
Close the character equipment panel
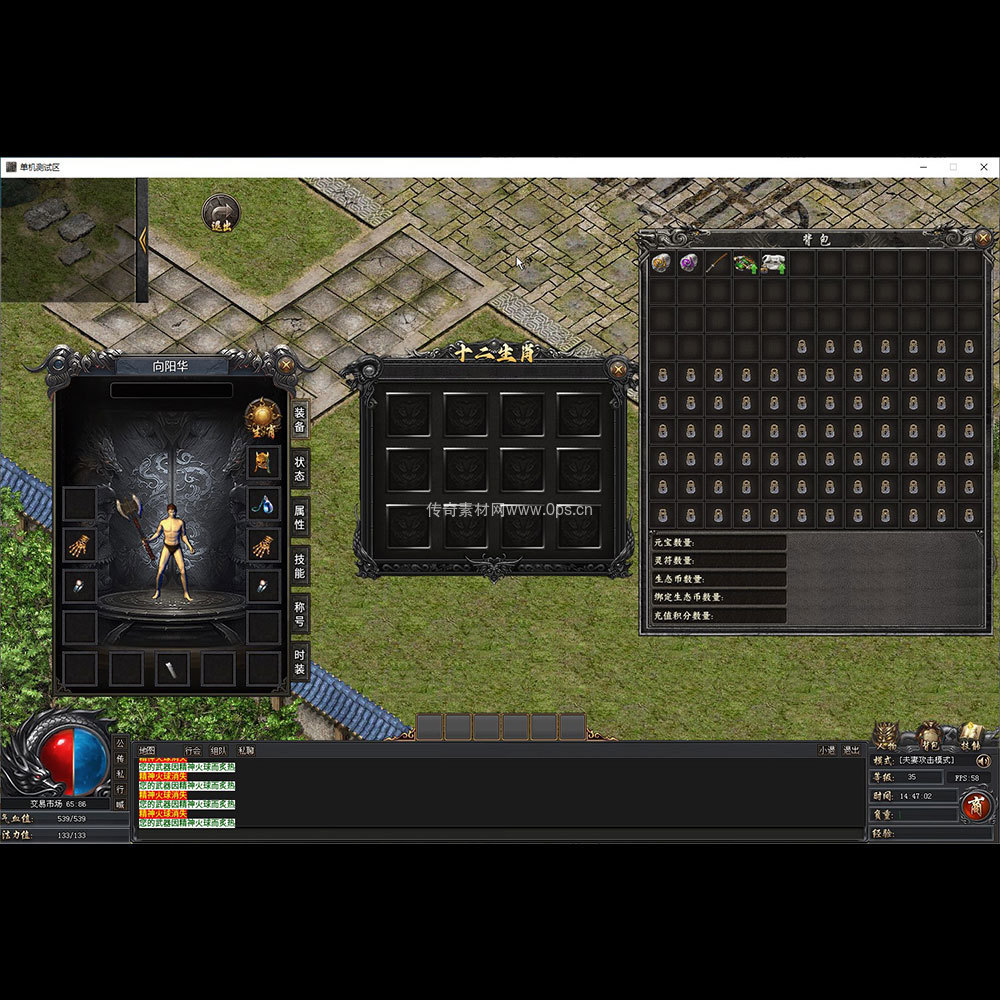tap(287, 365)
